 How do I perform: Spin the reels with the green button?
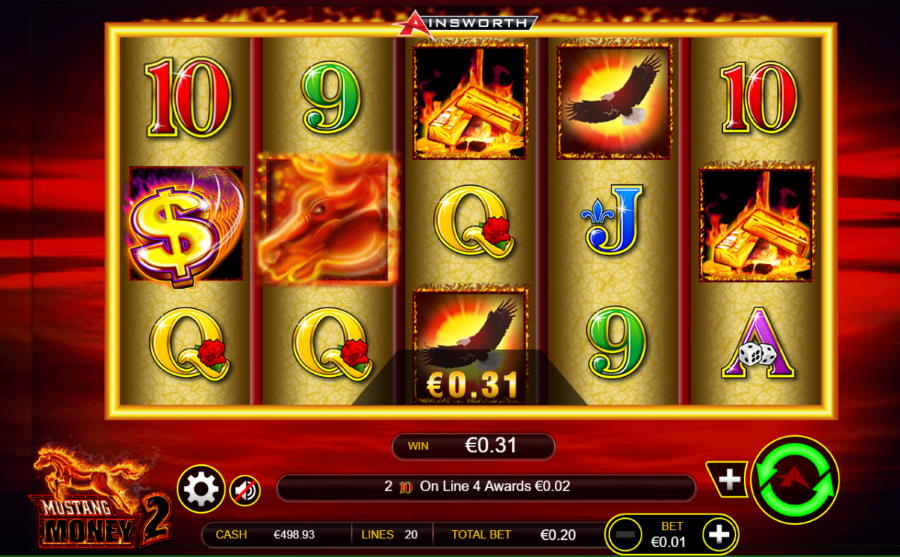click(795, 480)
